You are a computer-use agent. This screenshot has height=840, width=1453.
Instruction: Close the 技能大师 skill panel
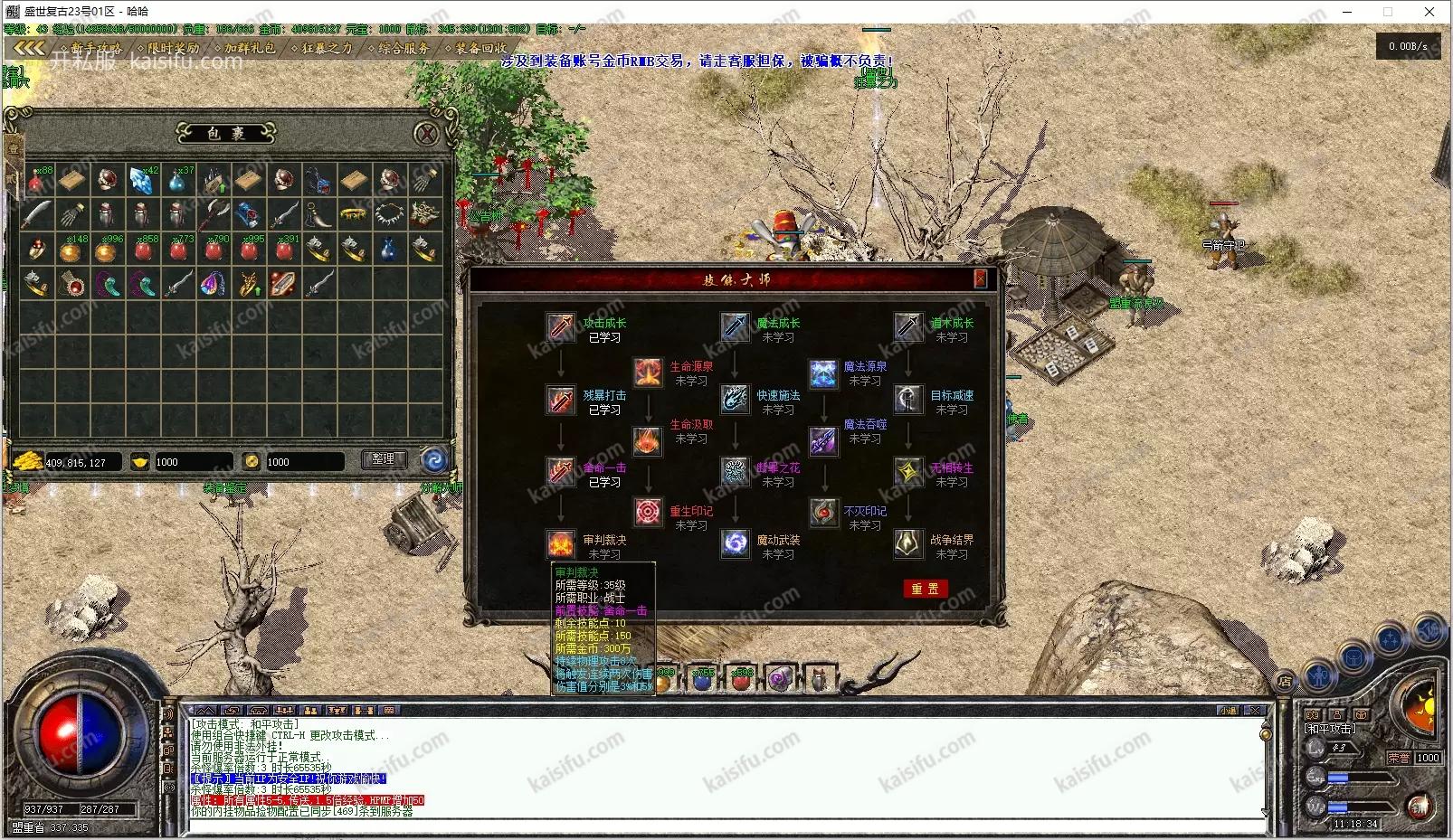(980, 278)
